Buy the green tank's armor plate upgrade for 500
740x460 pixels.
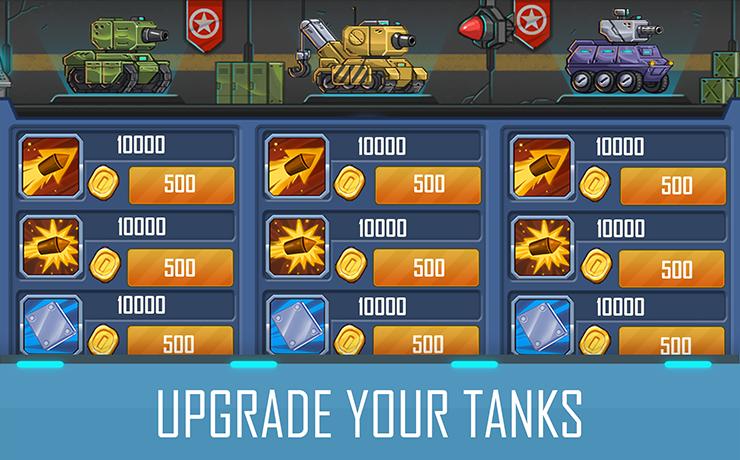181,342
